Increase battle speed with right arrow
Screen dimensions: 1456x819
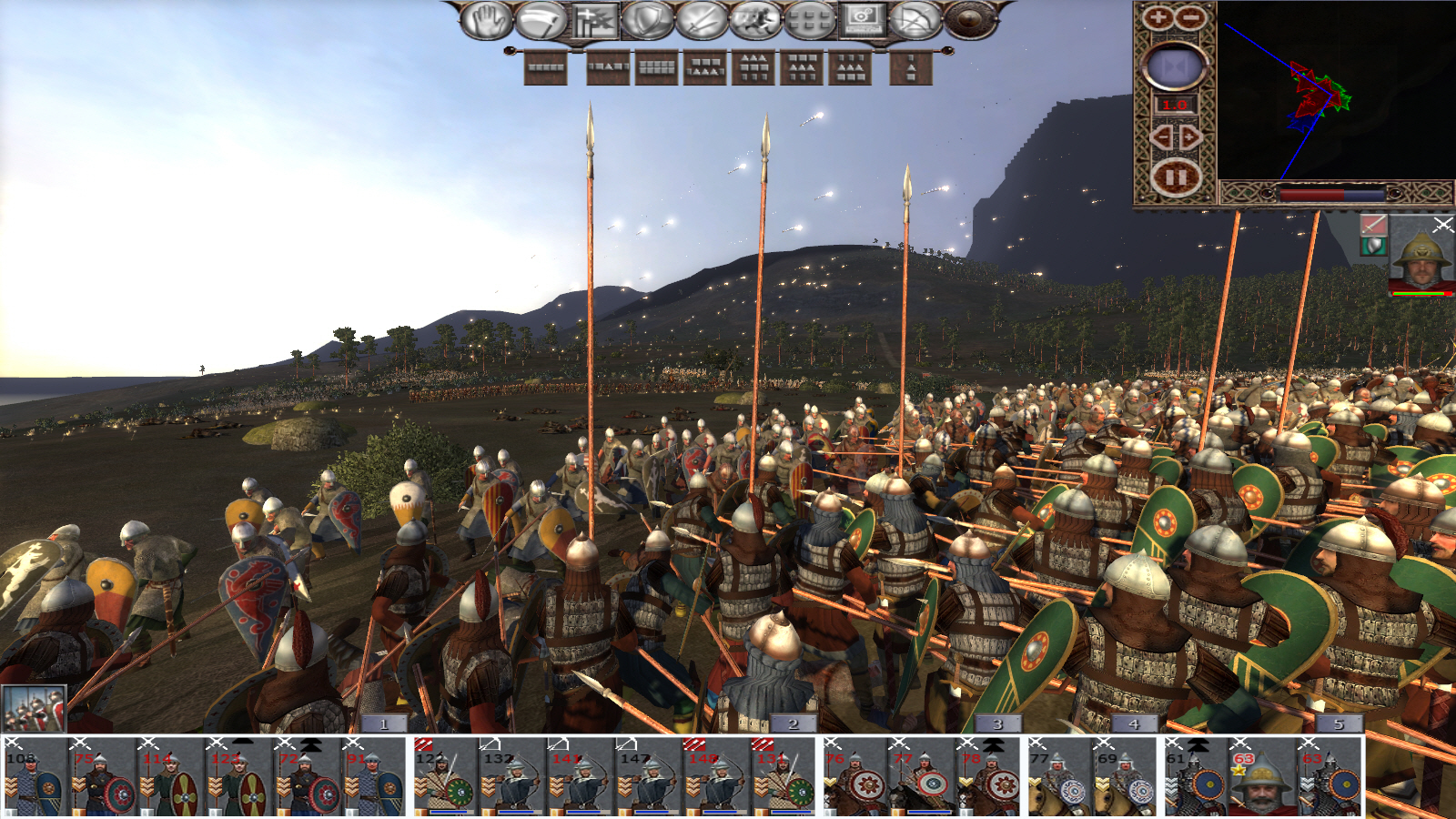click(1189, 137)
